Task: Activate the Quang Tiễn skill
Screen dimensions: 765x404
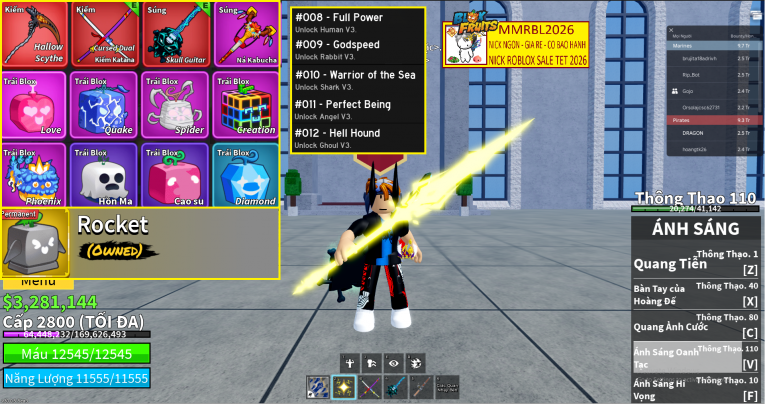Action: [697, 265]
